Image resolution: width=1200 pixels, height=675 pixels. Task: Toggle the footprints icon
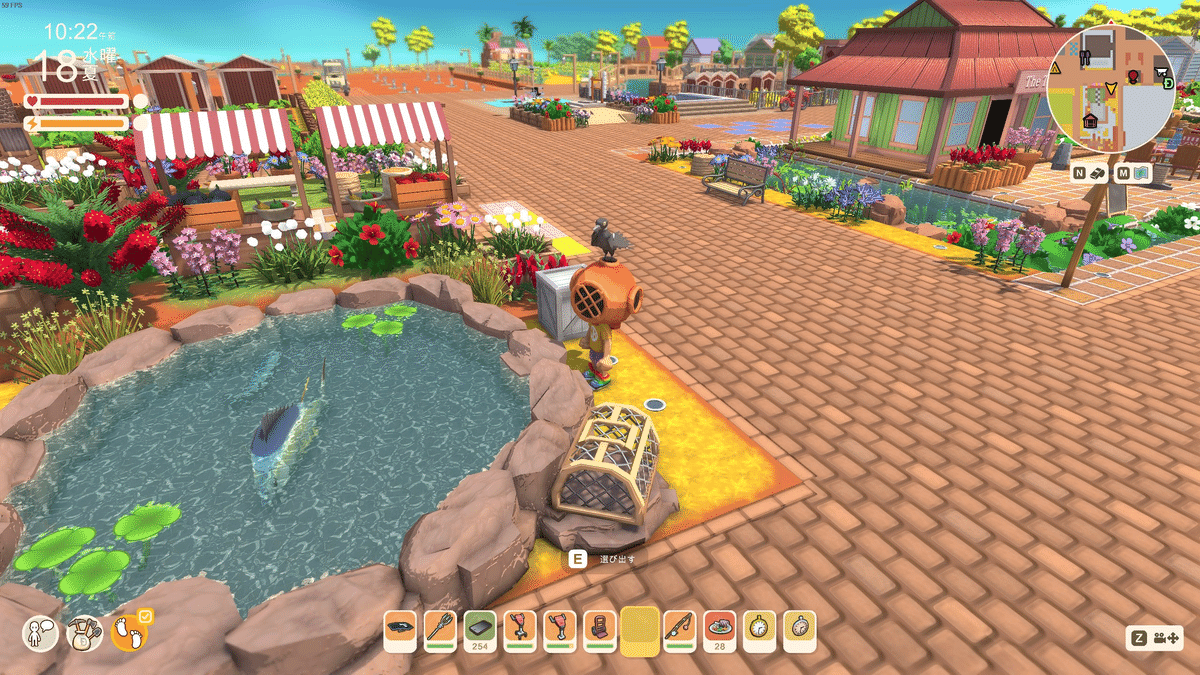[x=128, y=633]
